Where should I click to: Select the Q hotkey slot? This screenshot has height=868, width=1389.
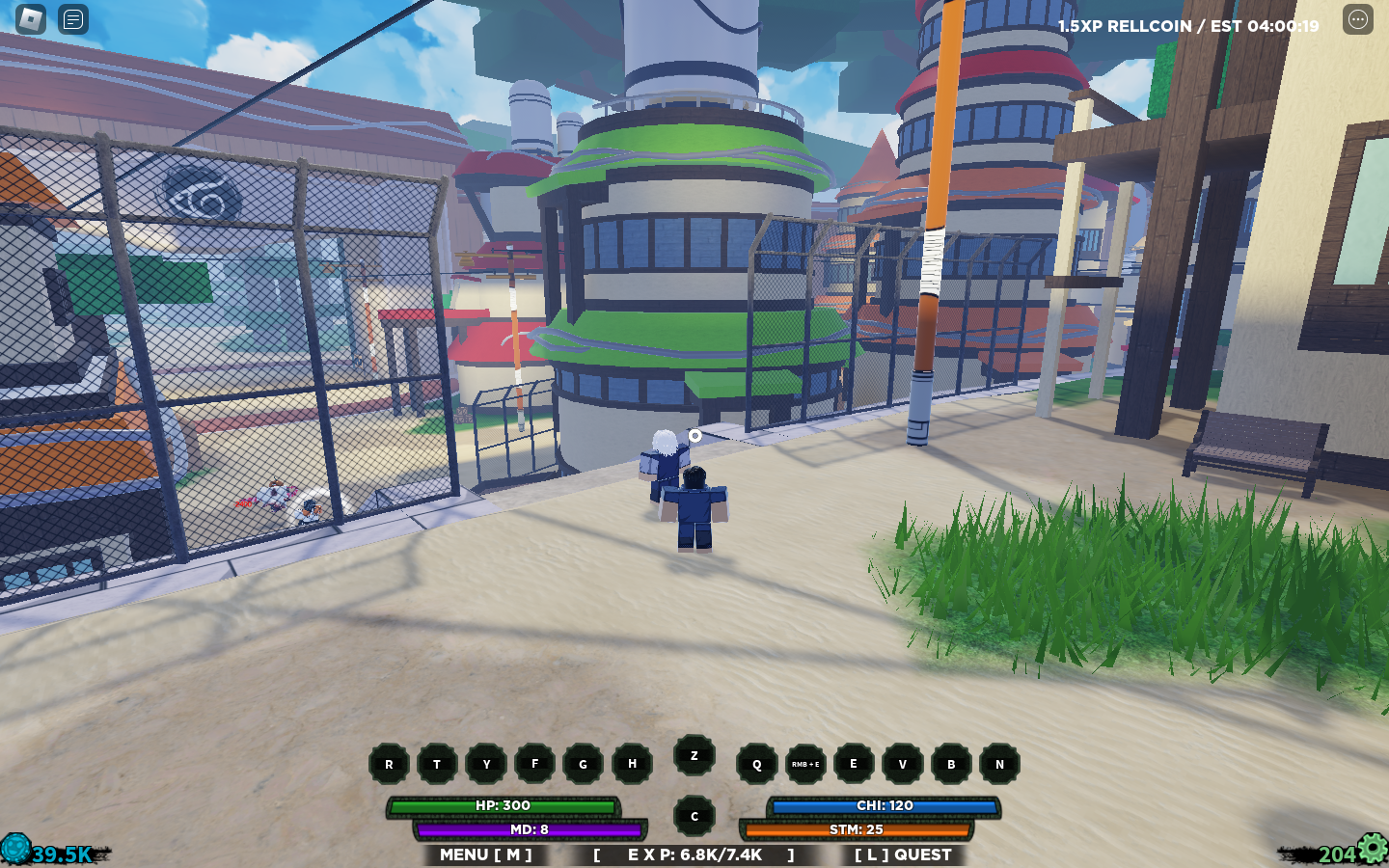coord(755,764)
